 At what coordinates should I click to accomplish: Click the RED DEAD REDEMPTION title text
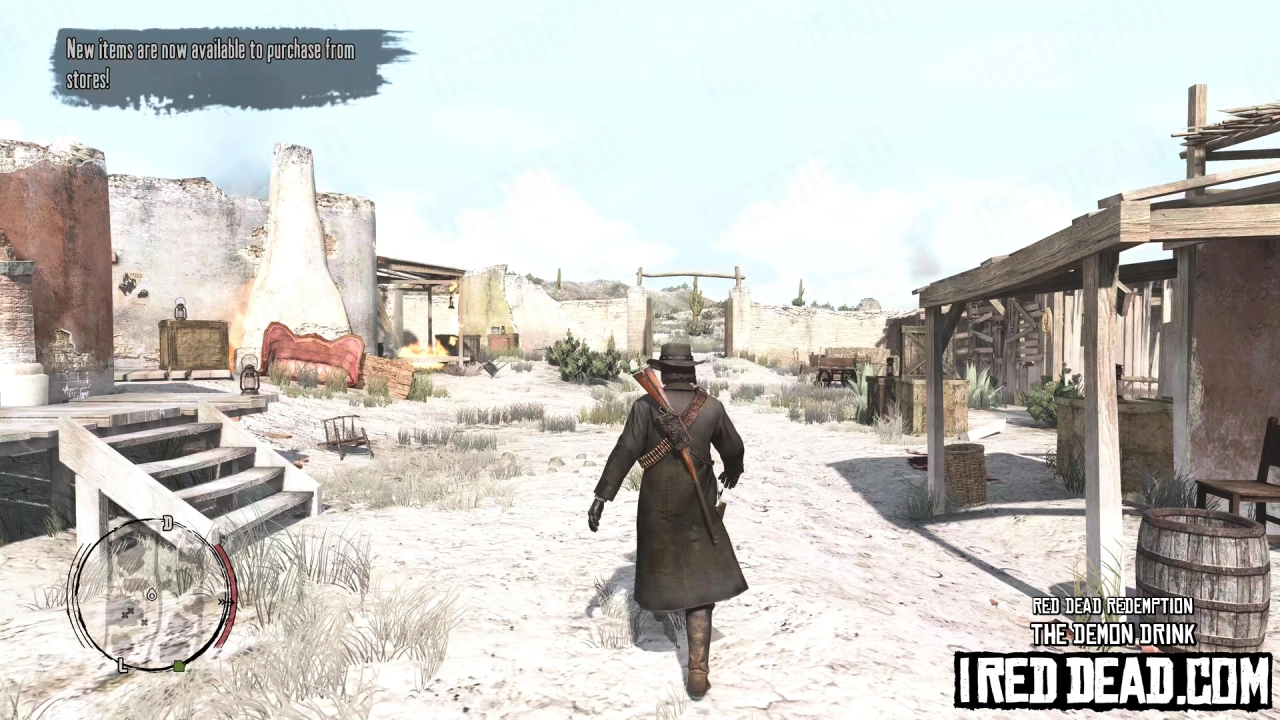1113,607
